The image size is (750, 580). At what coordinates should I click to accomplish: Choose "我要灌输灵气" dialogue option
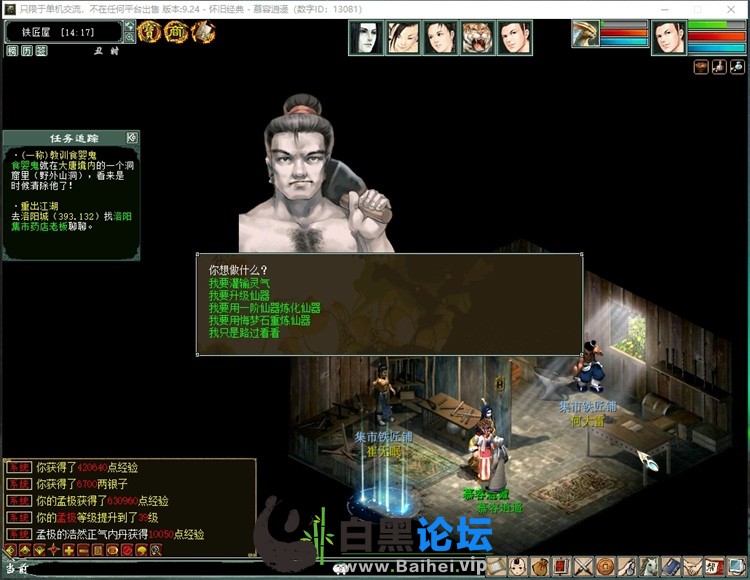[x=244, y=283]
